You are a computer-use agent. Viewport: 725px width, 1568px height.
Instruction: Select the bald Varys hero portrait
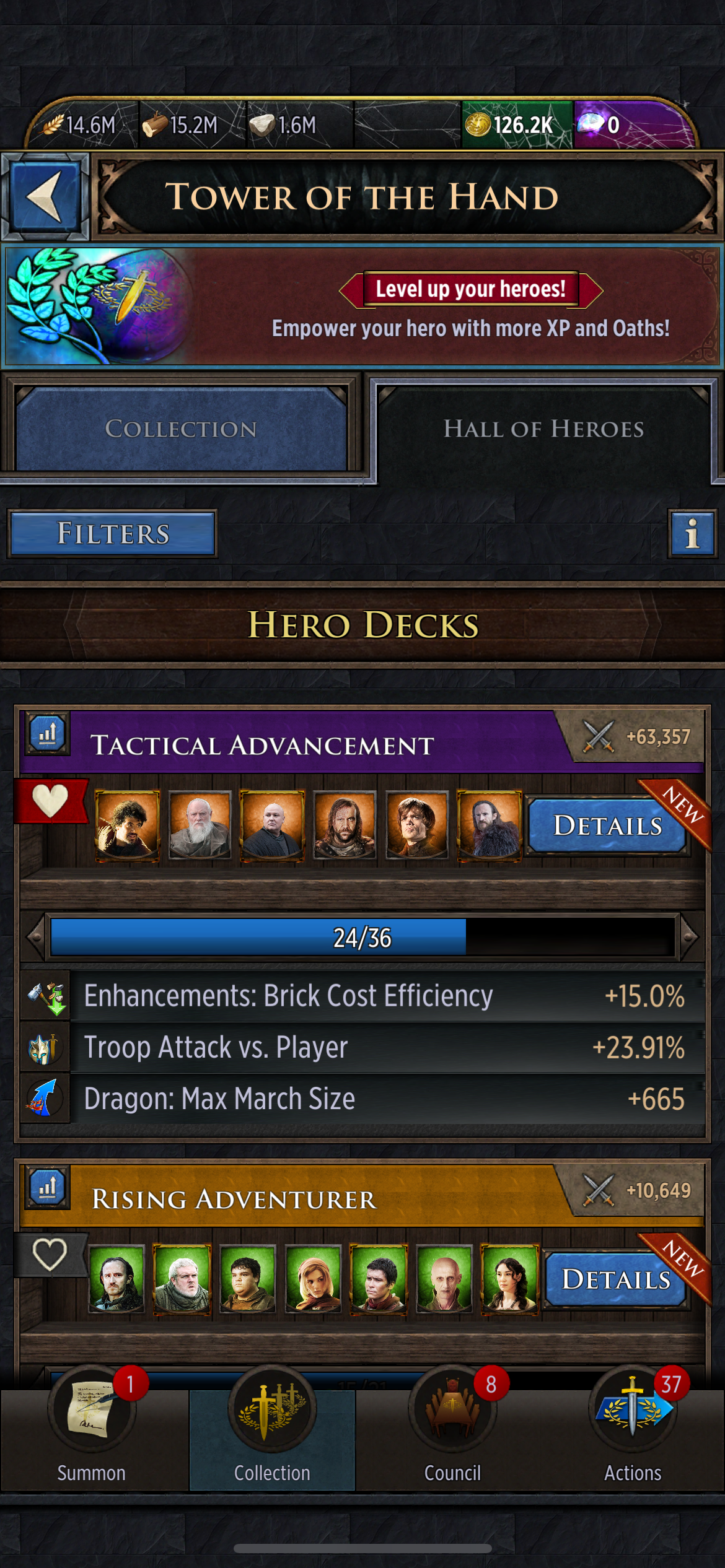point(272,825)
